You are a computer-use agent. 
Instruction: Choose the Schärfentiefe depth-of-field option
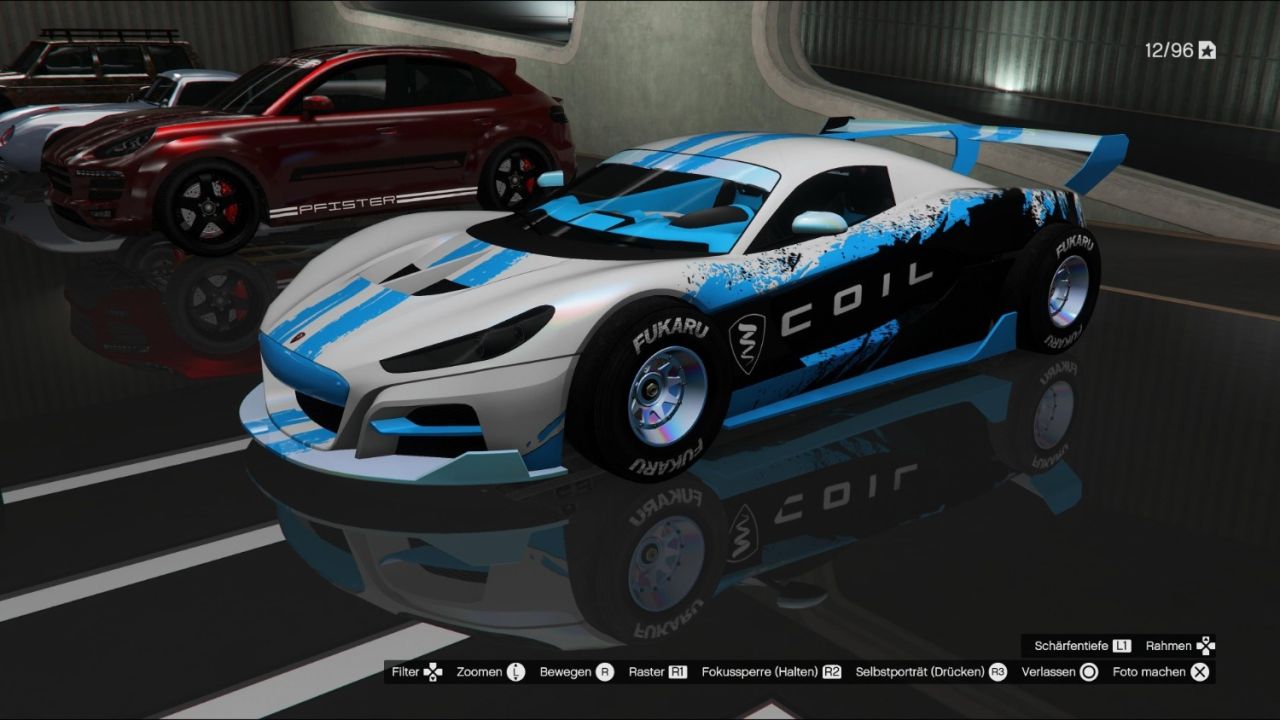pos(1082,646)
